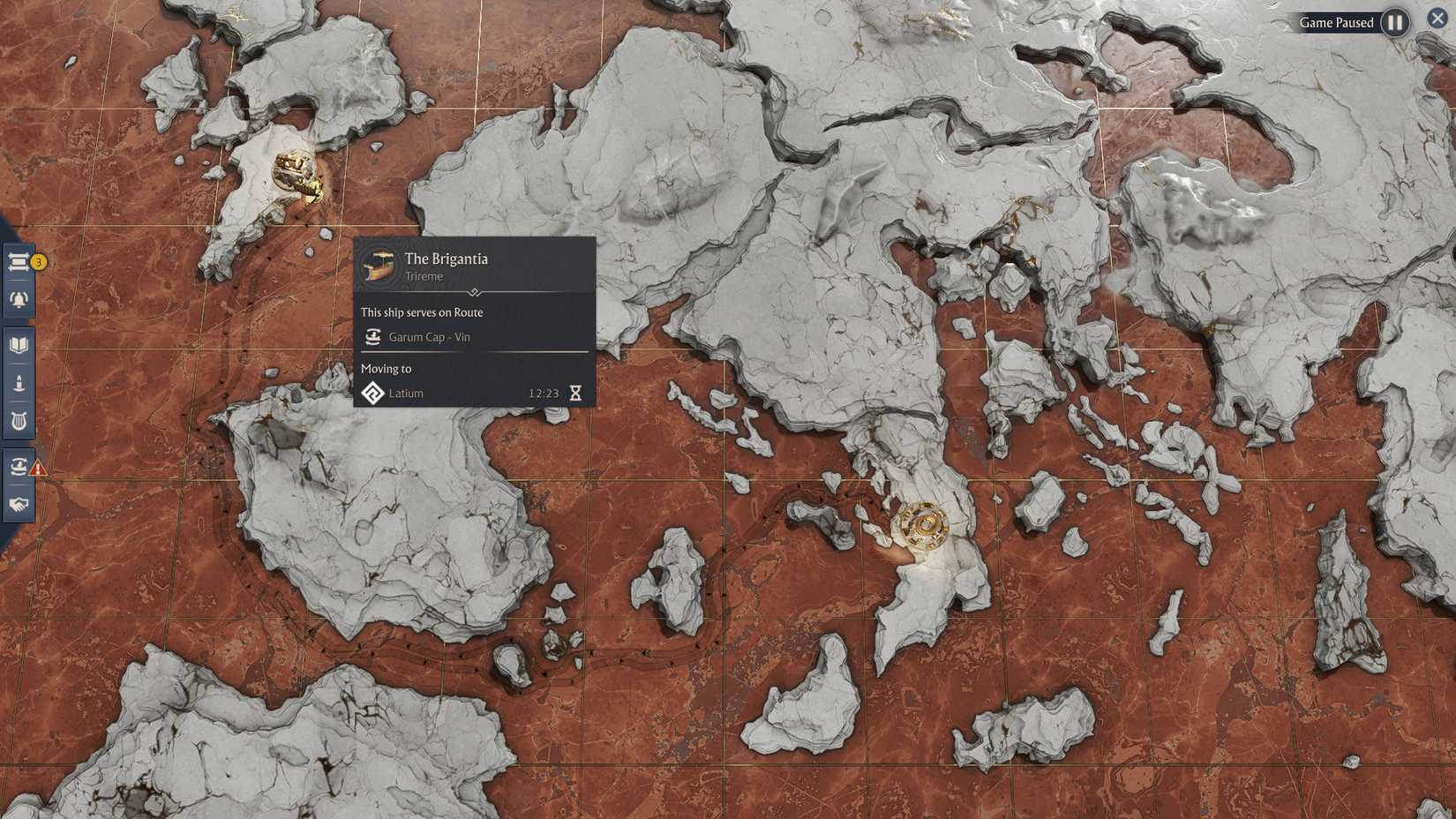Toggle the pause button to resume the game

(1395, 21)
